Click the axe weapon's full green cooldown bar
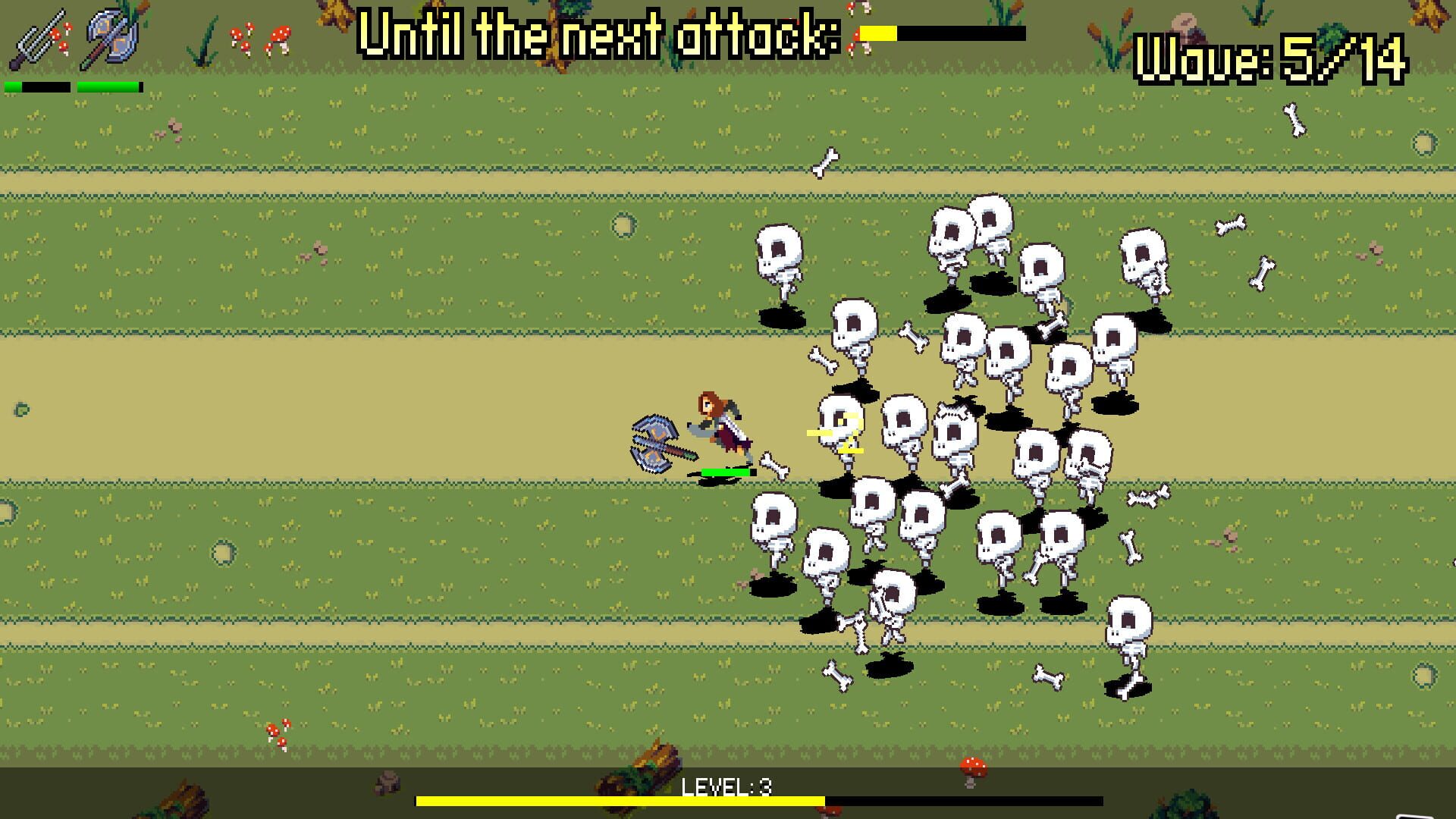1456x819 pixels. point(106,86)
